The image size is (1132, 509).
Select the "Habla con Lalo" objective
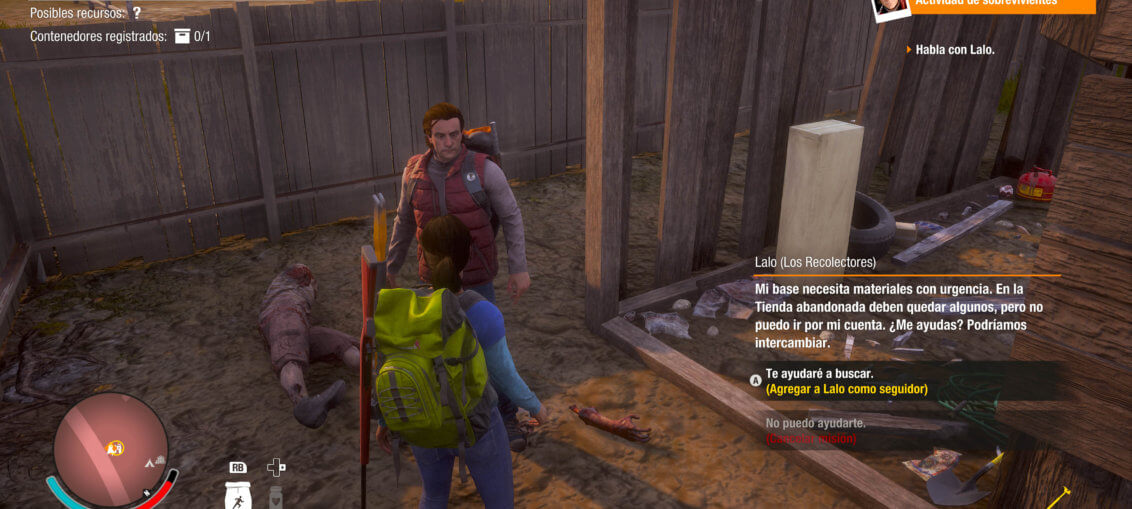click(x=955, y=50)
